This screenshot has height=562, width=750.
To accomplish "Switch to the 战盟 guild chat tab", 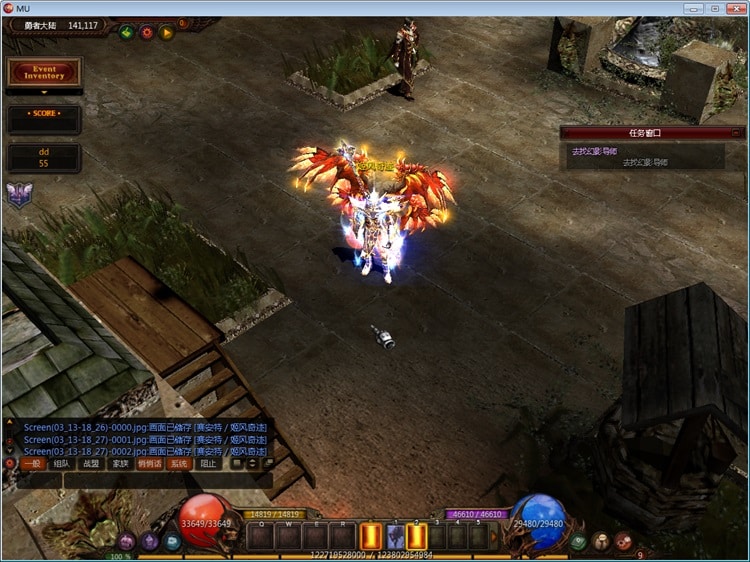I will pyautogui.click(x=91, y=464).
